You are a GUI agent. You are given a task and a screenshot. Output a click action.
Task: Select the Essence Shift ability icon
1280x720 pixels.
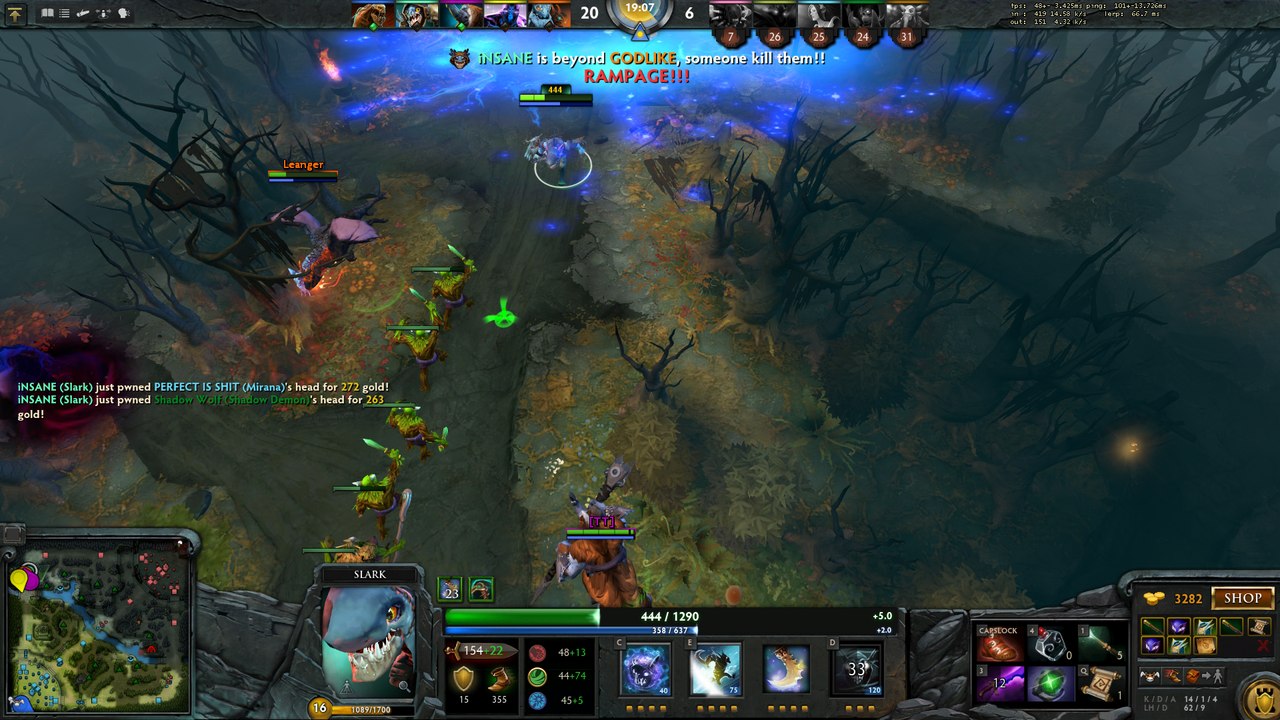(x=786, y=669)
